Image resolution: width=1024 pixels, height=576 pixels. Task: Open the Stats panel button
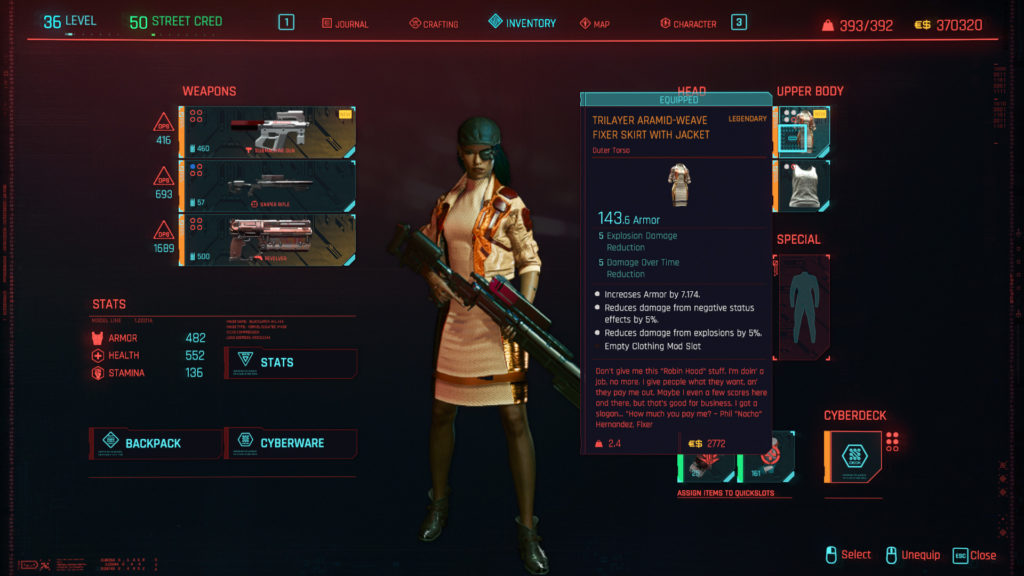tap(291, 362)
